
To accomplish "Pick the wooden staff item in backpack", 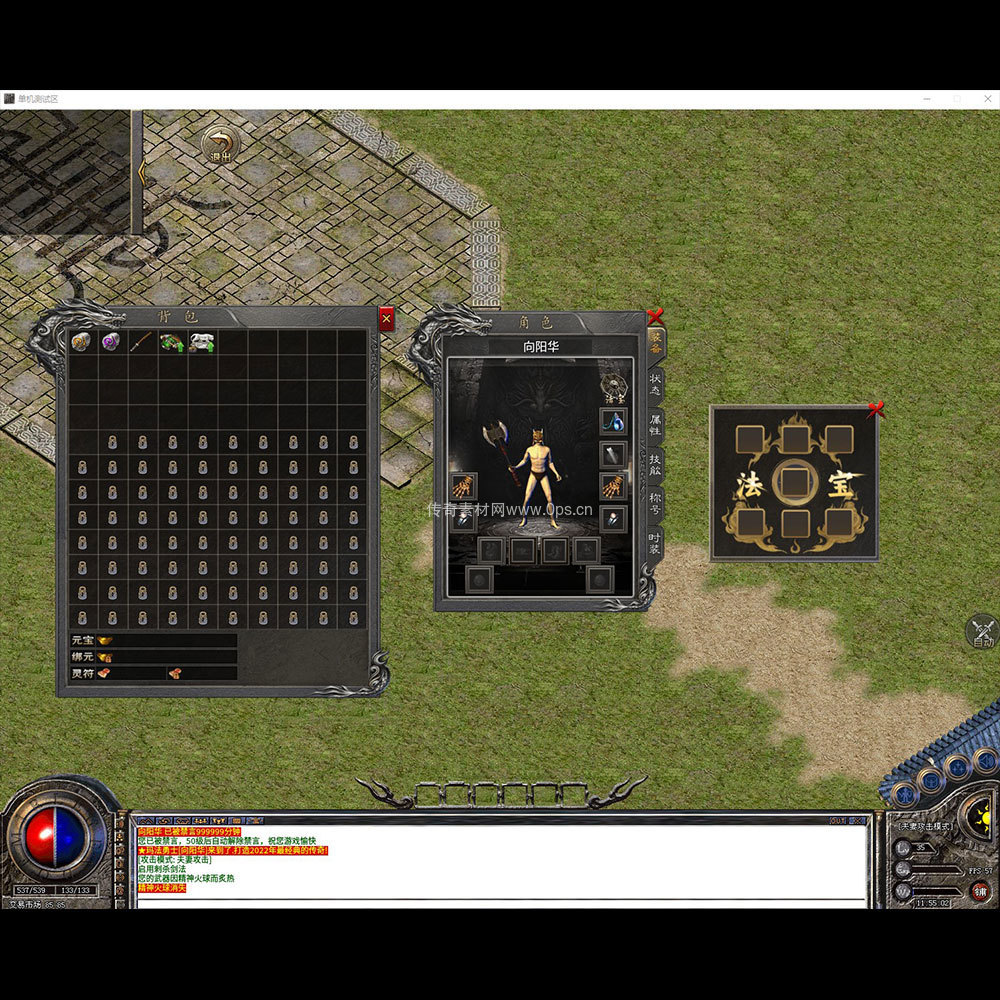I will (x=142, y=342).
